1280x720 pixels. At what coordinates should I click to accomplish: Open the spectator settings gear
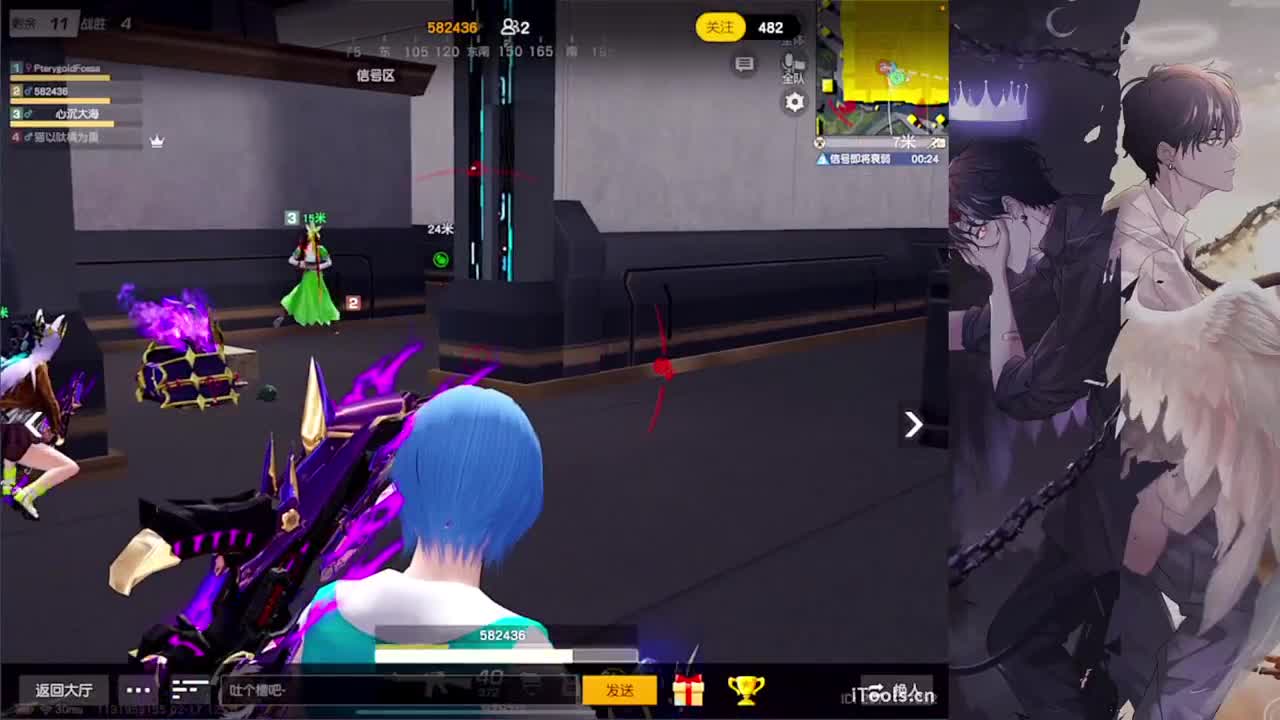point(794,102)
